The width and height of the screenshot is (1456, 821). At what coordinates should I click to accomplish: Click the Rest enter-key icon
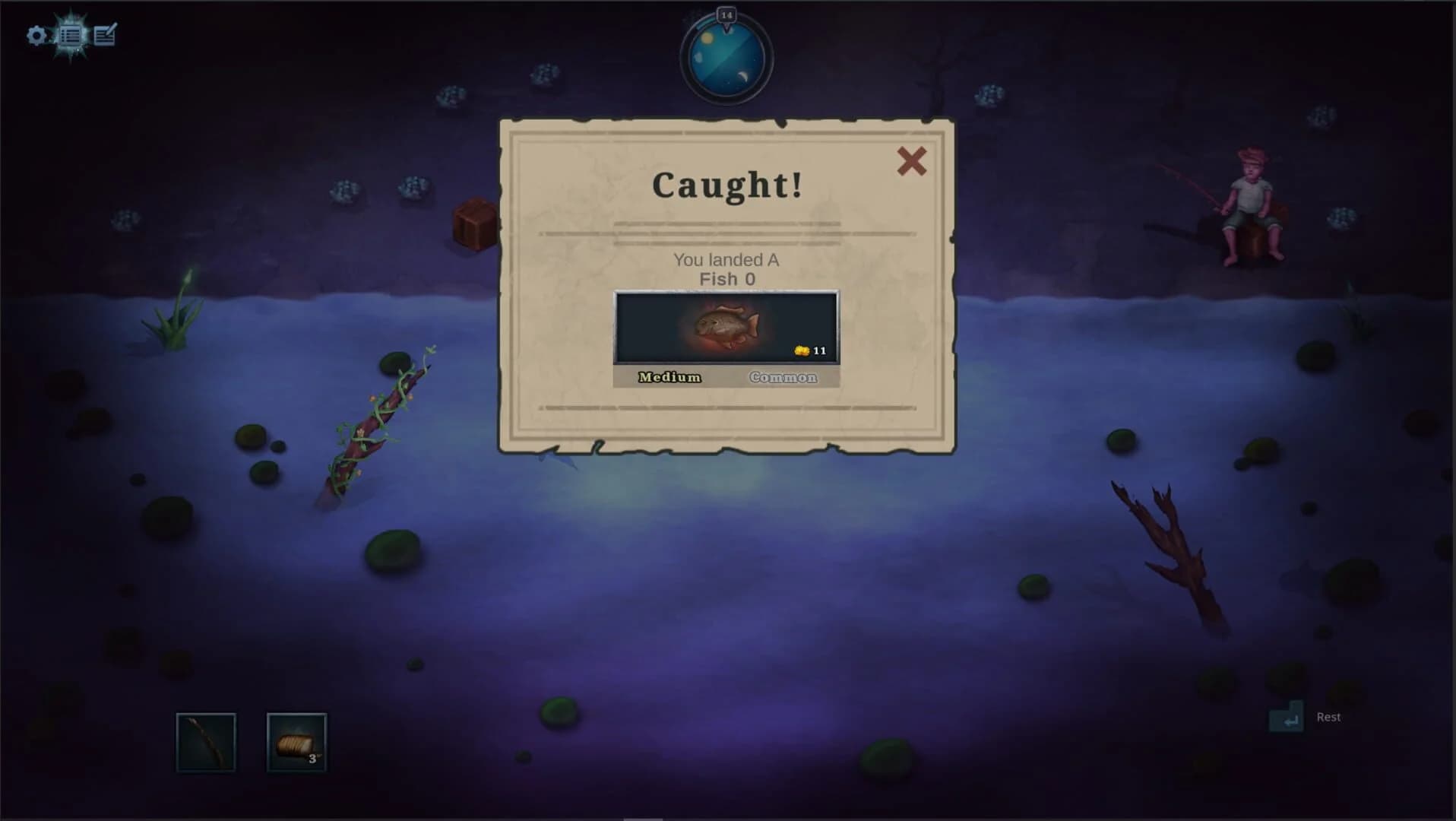(x=1287, y=717)
